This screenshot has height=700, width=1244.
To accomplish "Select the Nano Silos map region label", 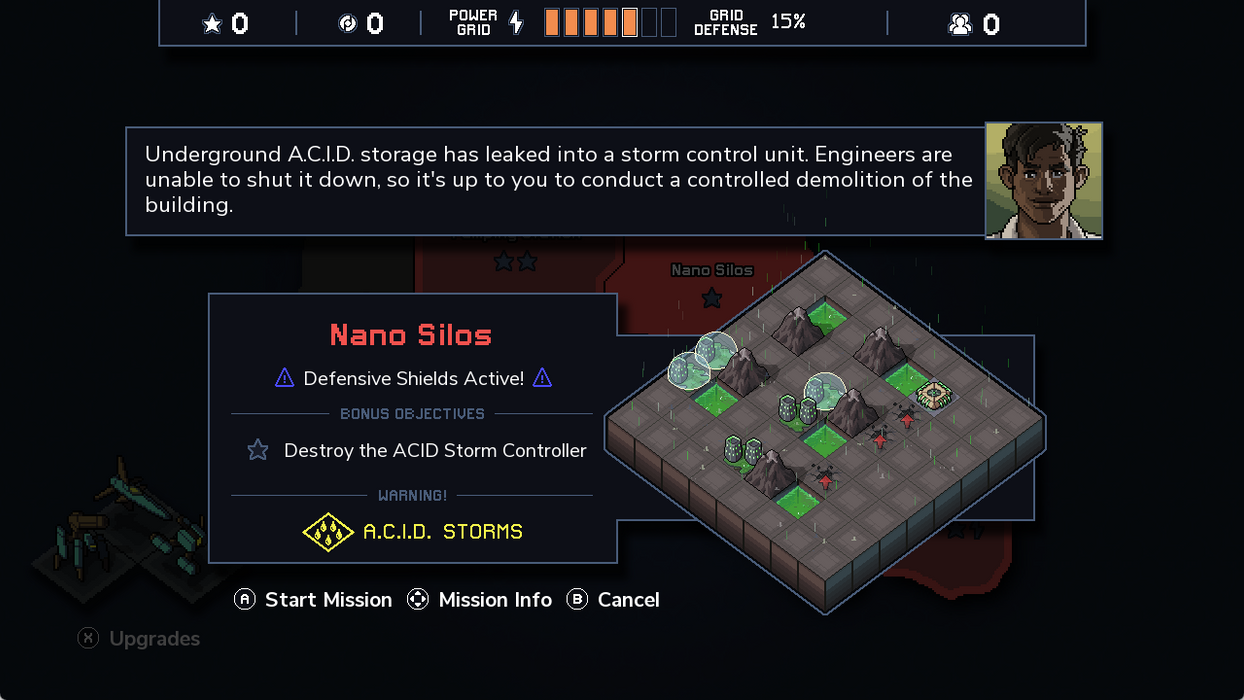I will pyautogui.click(x=711, y=270).
